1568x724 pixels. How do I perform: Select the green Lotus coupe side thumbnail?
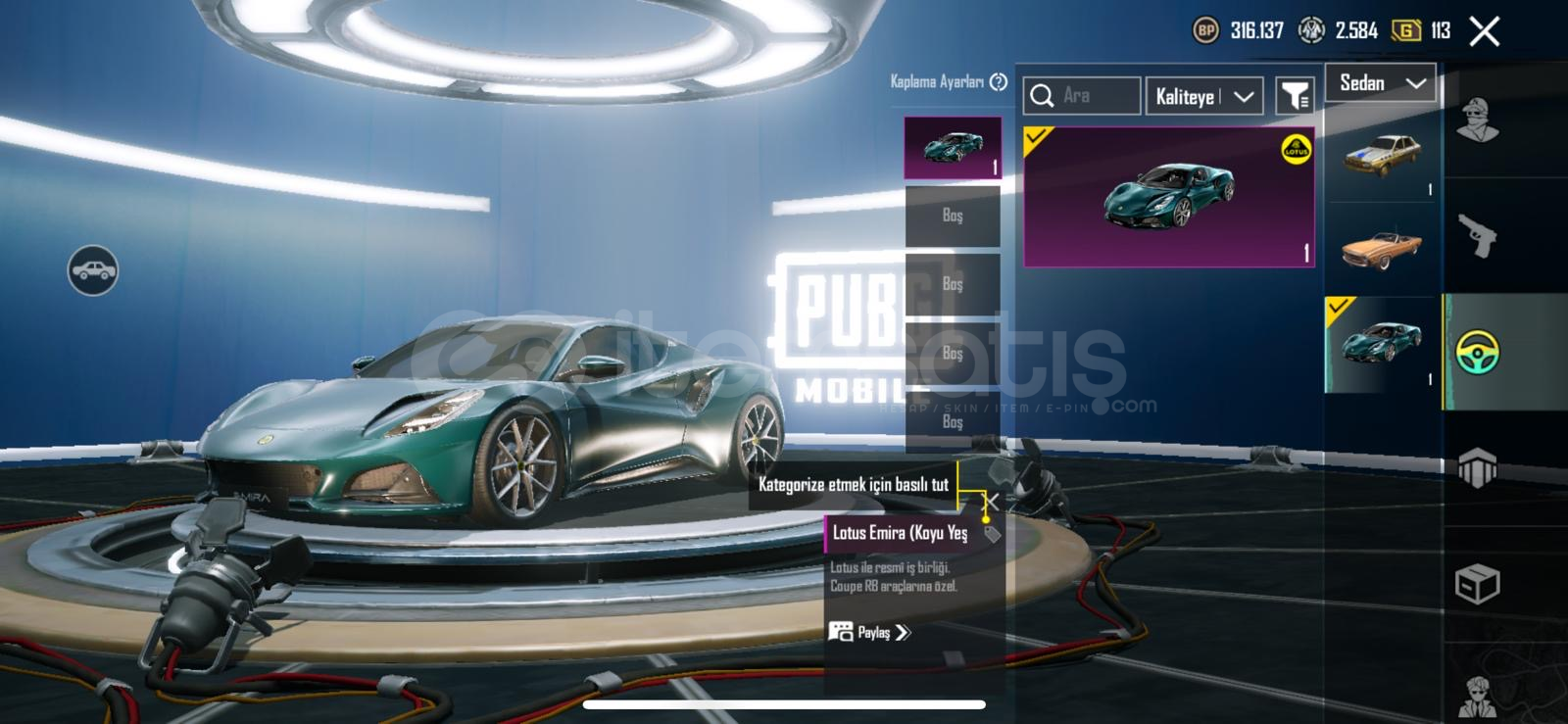pos(1382,345)
